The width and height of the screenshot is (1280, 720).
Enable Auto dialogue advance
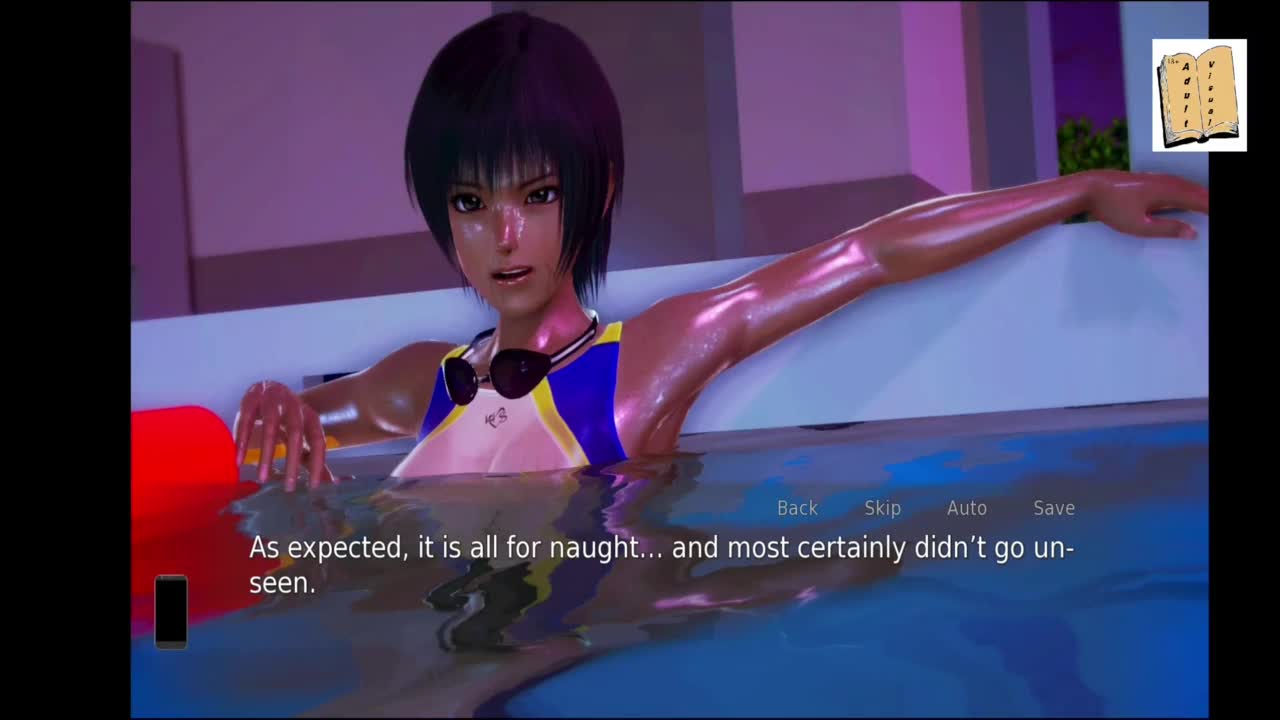pyautogui.click(x=966, y=508)
